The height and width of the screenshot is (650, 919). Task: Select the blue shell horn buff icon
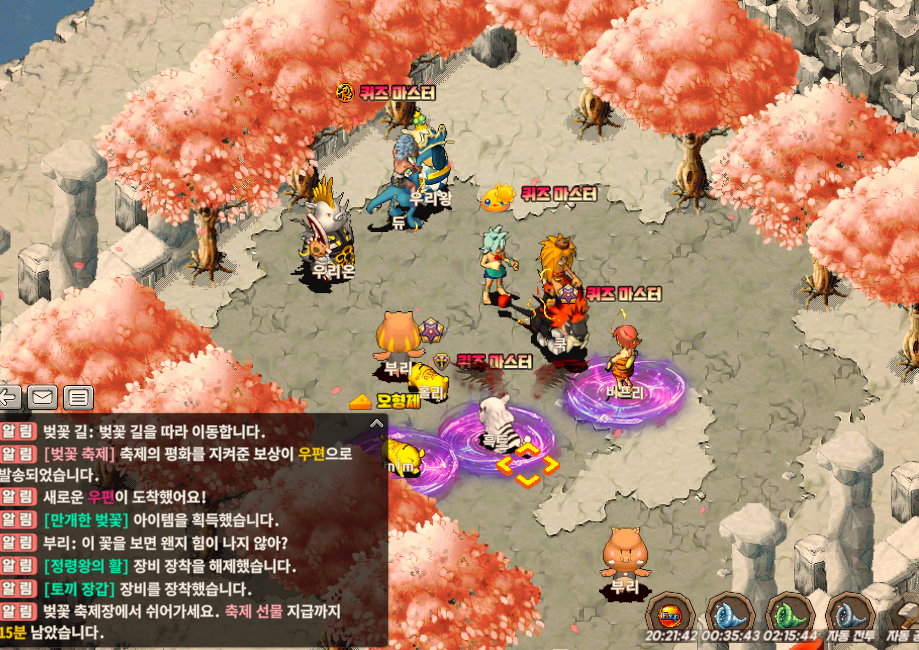pyautogui.click(x=728, y=611)
